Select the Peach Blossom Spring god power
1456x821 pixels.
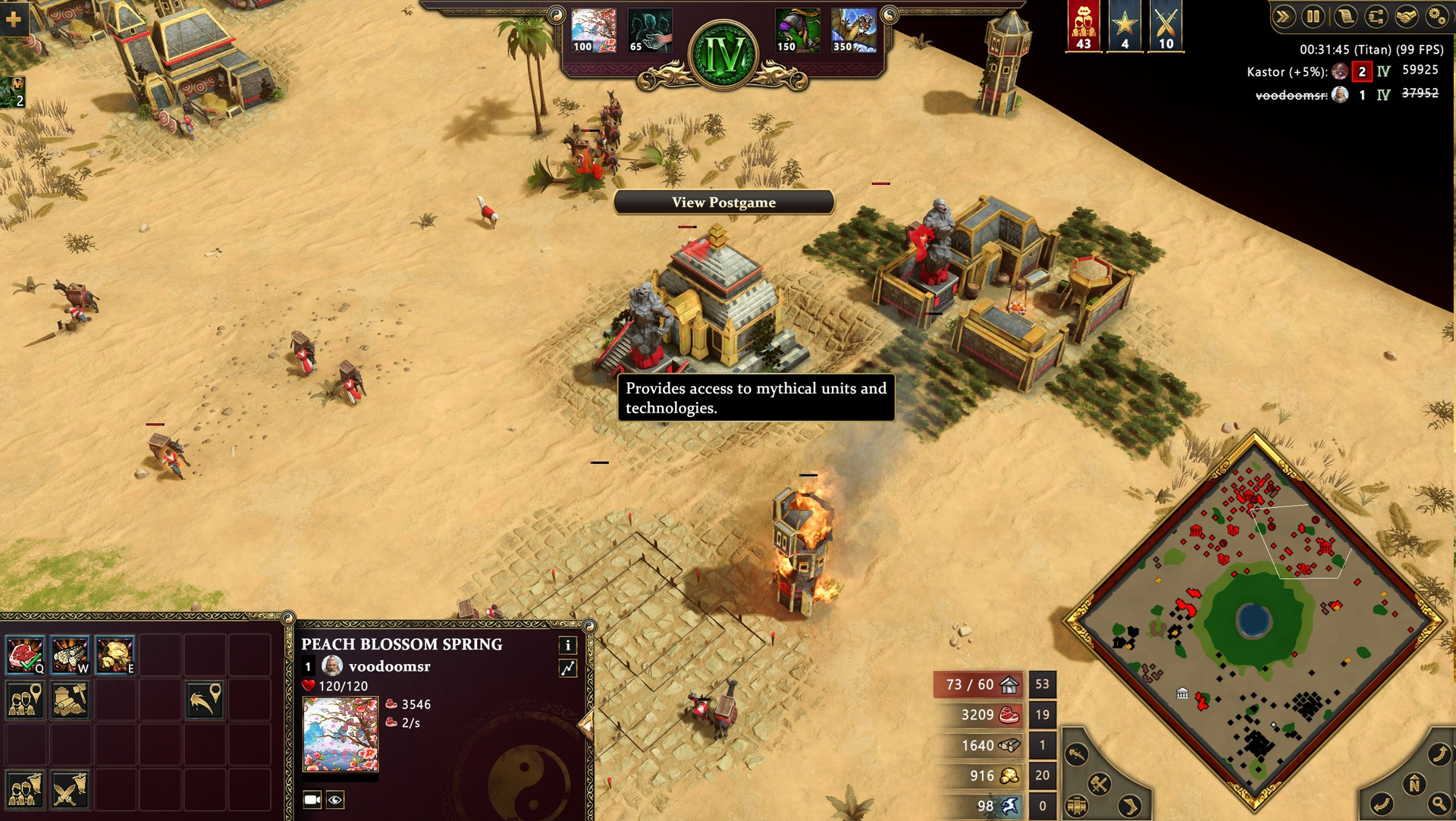pos(594,30)
